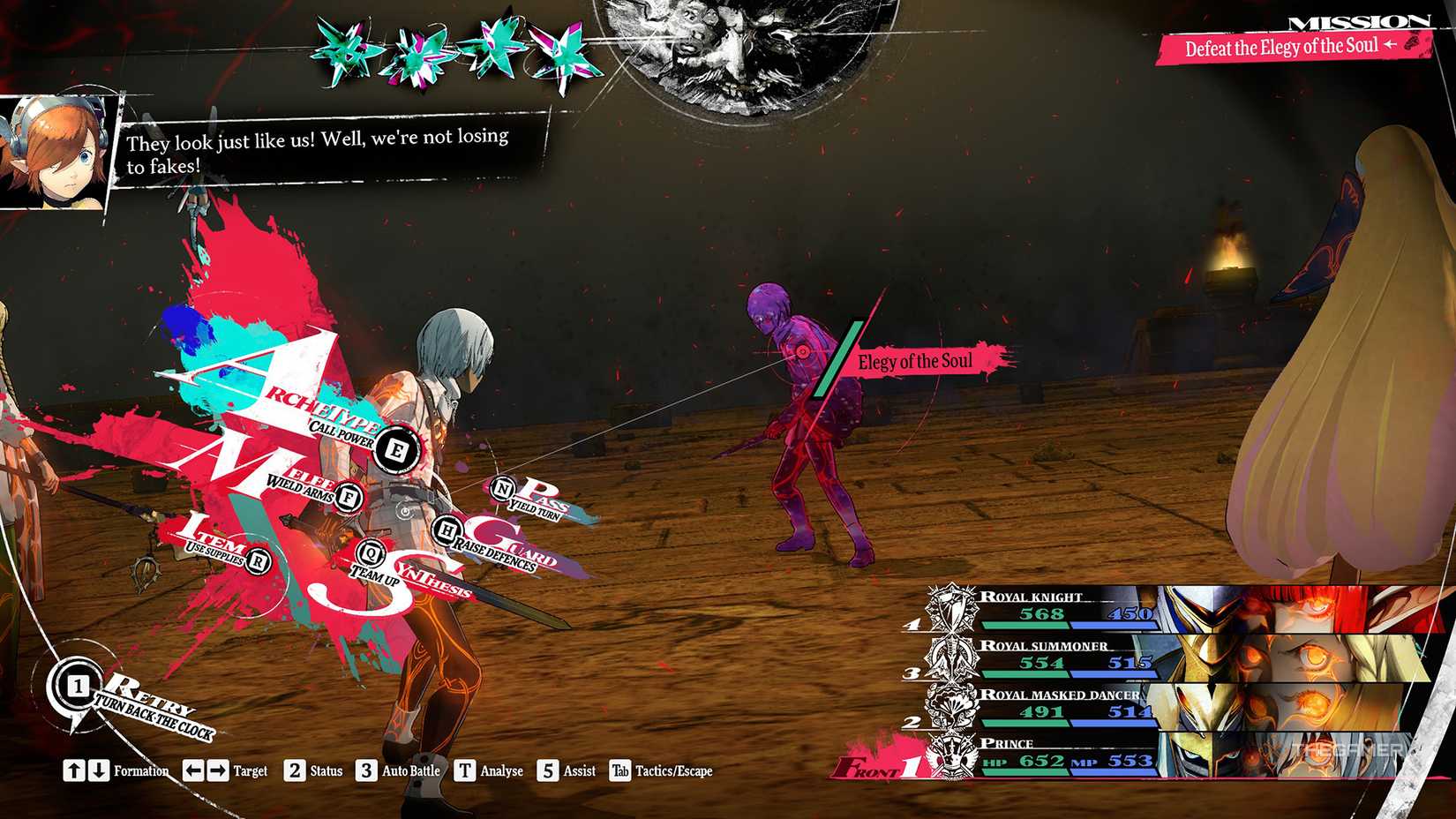Enable Analyse on the enemy
The width and height of the screenshot is (1456, 819).
click(467, 770)
